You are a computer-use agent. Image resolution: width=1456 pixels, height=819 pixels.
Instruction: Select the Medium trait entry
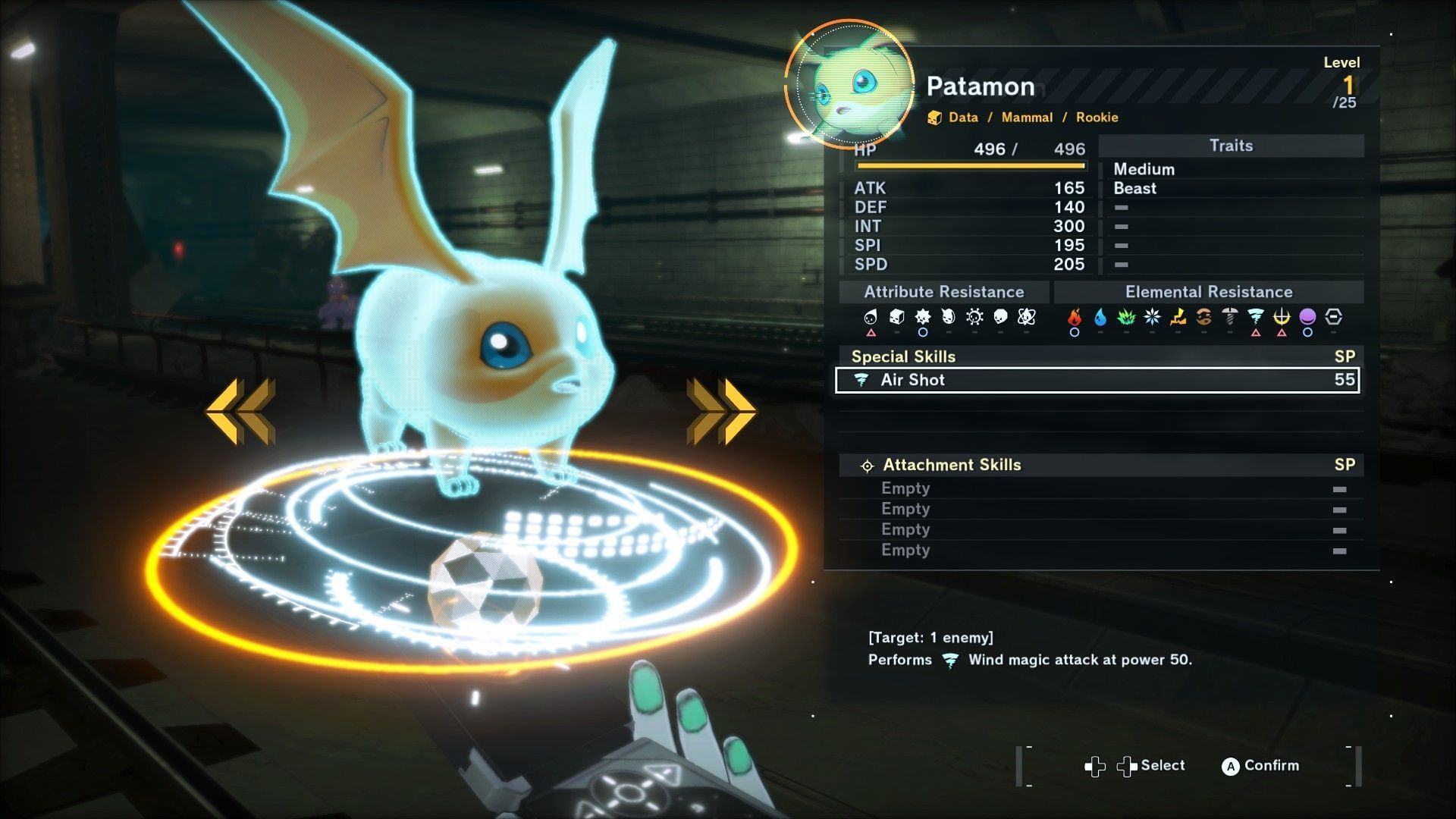(1144, 169)
